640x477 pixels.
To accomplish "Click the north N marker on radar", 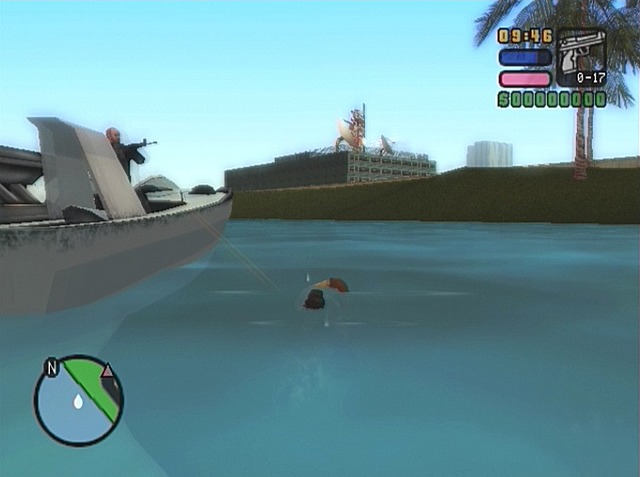I will coord(50,368).
